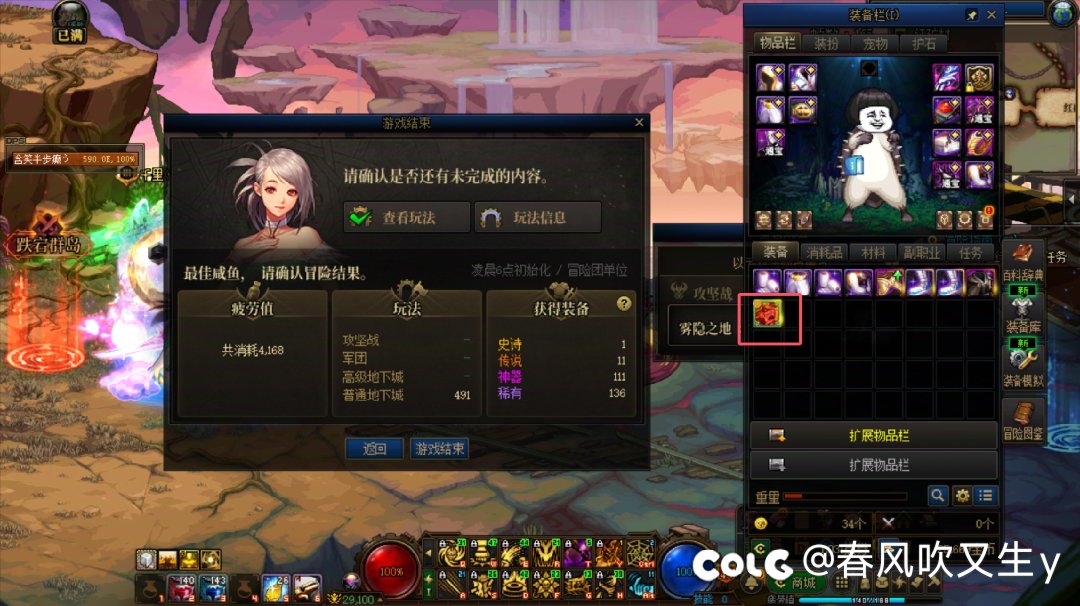1080x606 pixels.
Task: Select the 护石 tab
Action: coord(924,43)
